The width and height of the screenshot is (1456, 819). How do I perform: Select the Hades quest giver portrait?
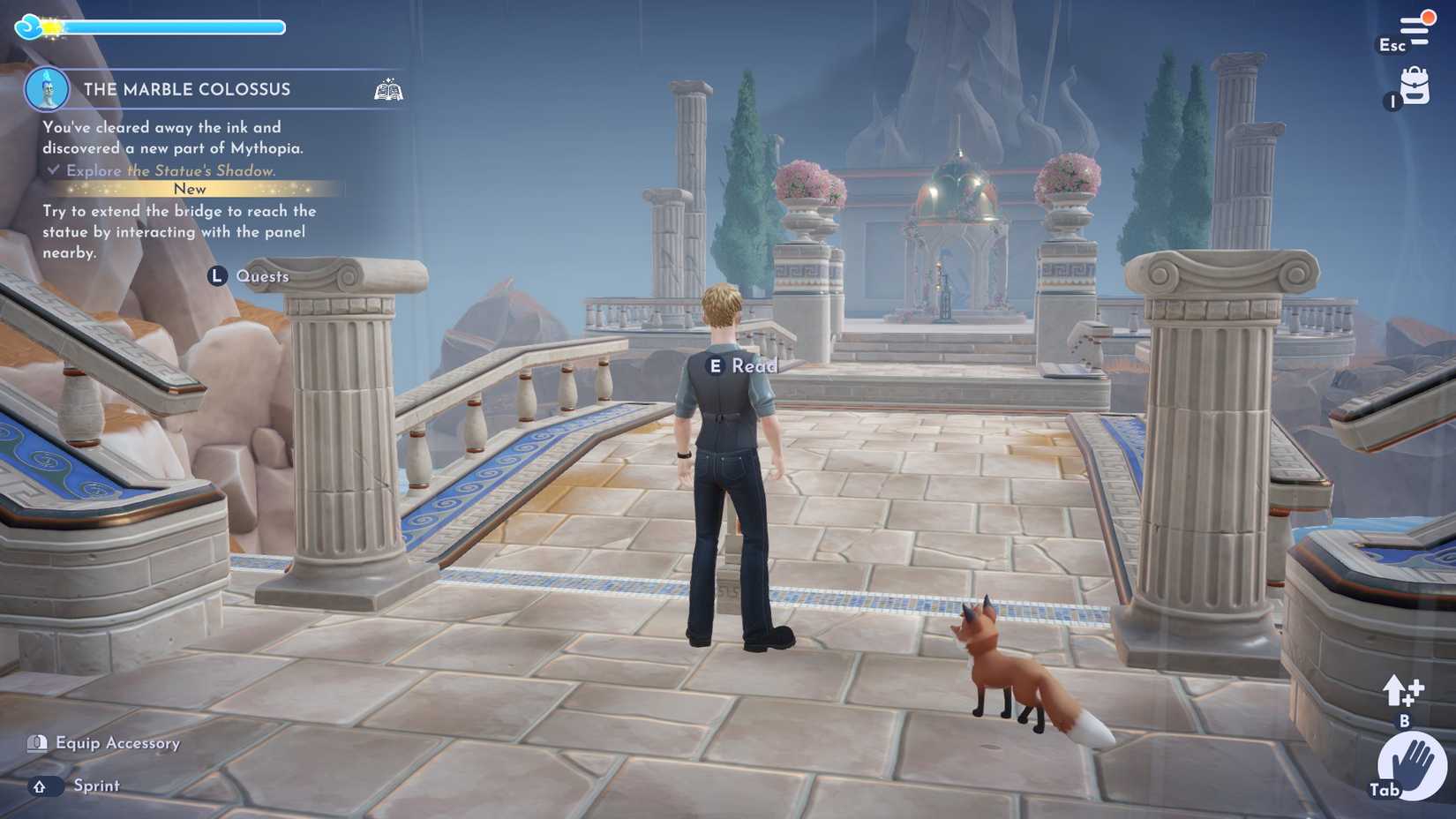pos(46,88)
